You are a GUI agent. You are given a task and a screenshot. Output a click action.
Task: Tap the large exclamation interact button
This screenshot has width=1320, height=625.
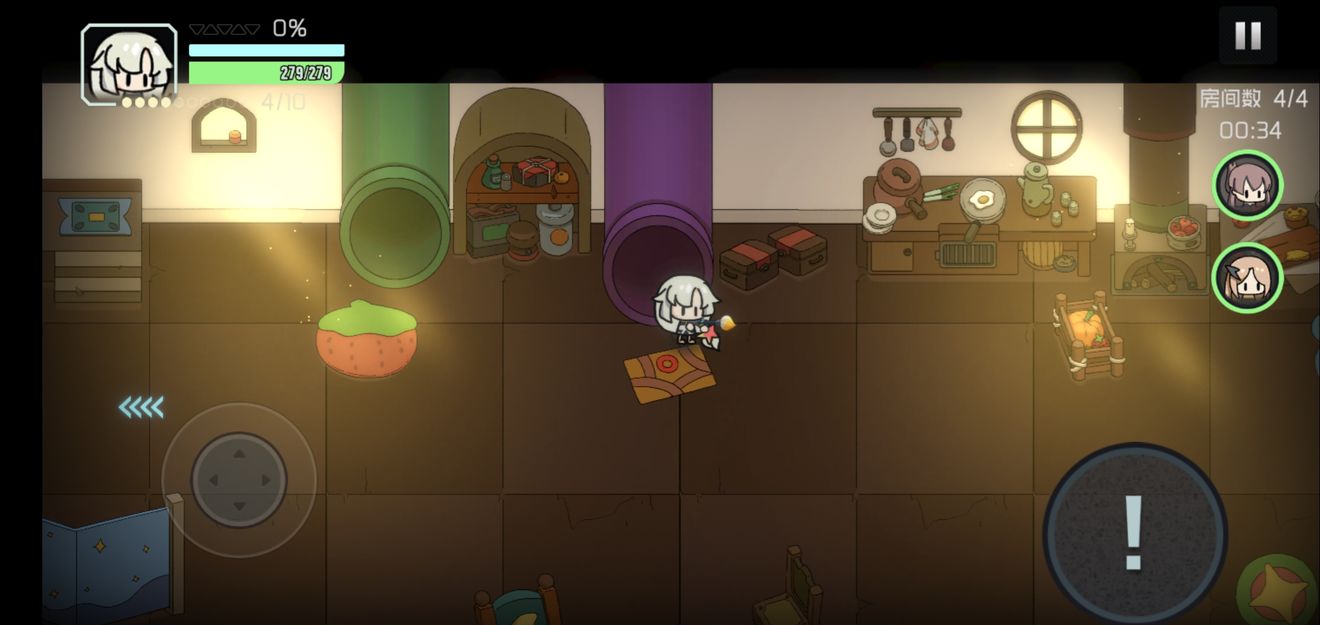point(1134,533)
